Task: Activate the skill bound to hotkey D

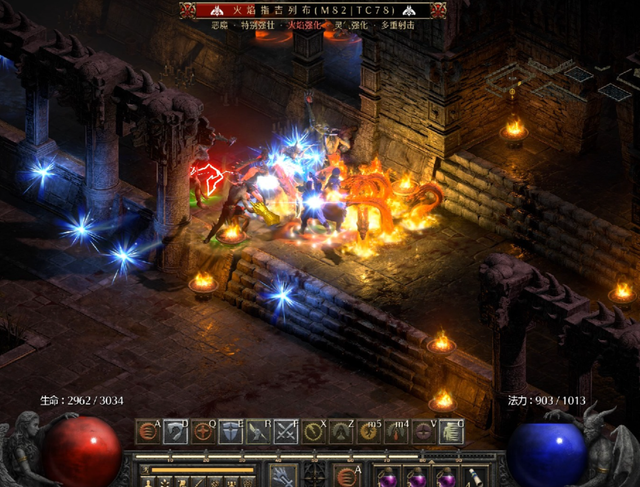Action: tap(175, 432)
